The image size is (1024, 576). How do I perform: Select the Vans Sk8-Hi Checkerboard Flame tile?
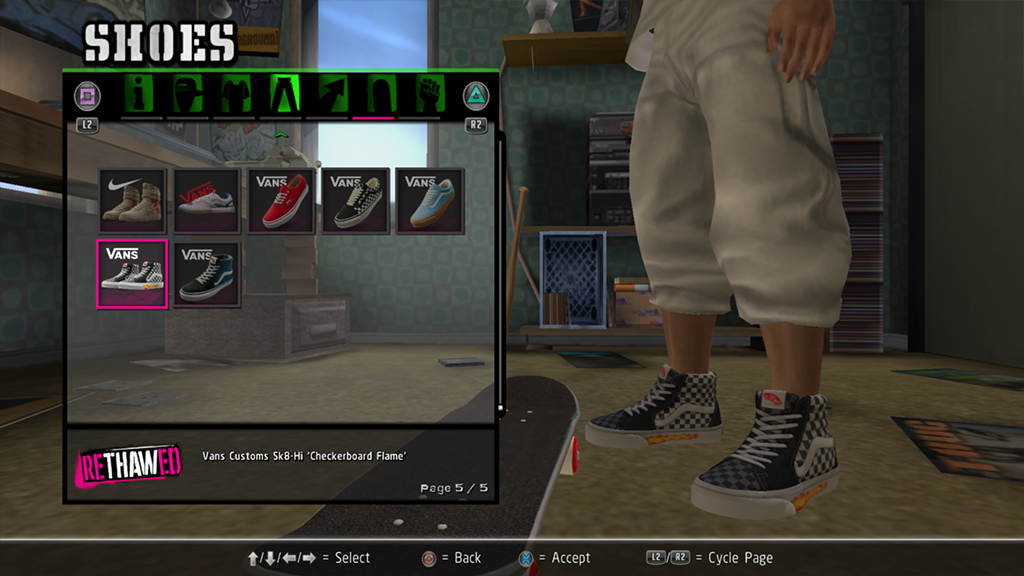pos(132,274)
